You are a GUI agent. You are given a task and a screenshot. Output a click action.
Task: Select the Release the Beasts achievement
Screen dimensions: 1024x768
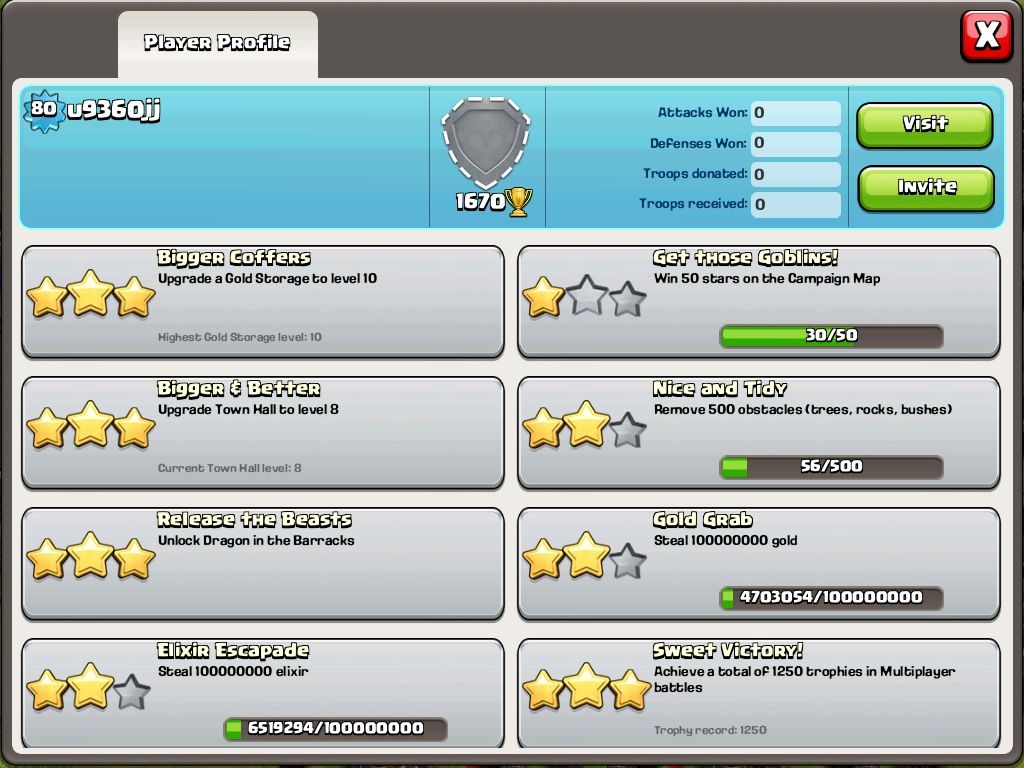point(262,563)
